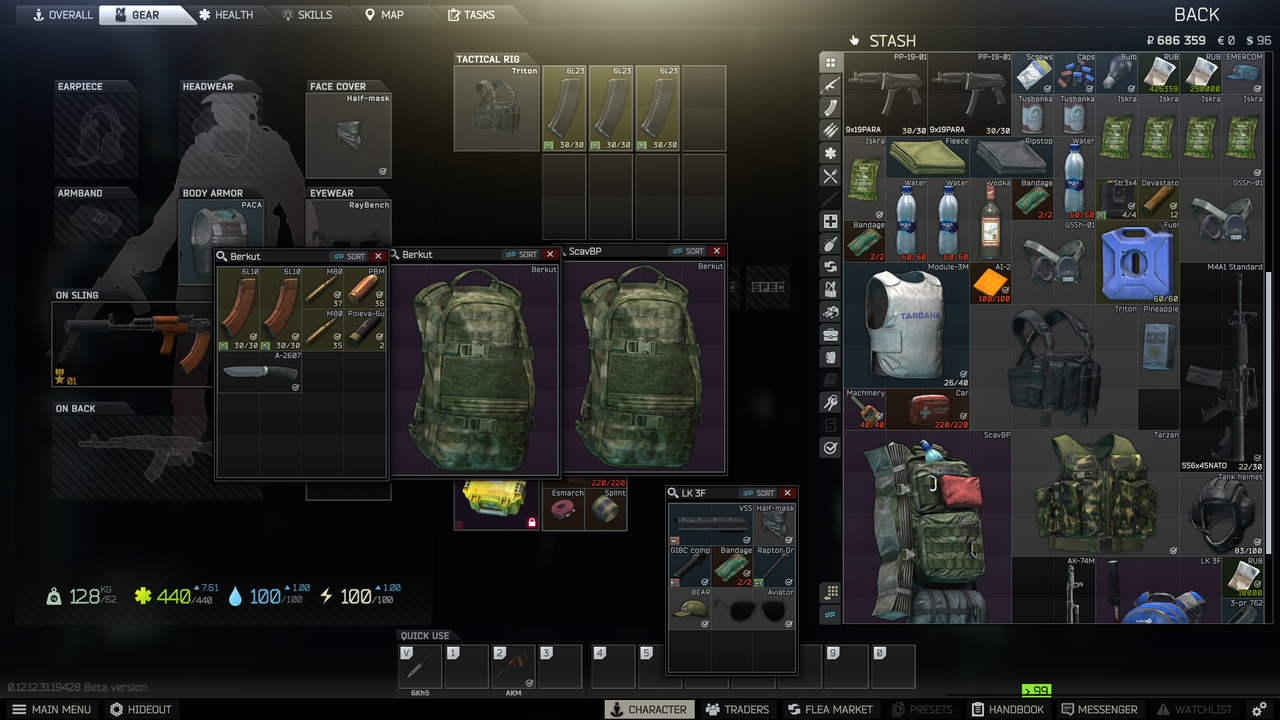Open the Messenger

tap(1099, 709)
